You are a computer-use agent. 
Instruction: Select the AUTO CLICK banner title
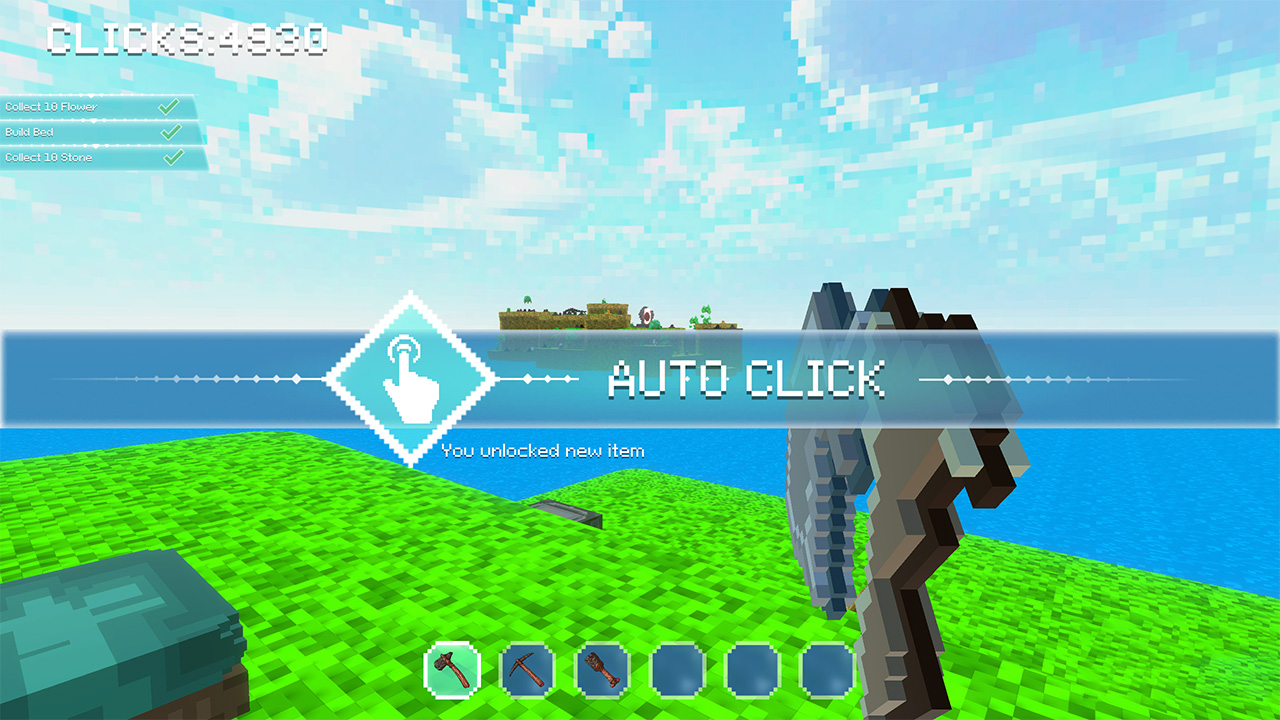748,379
